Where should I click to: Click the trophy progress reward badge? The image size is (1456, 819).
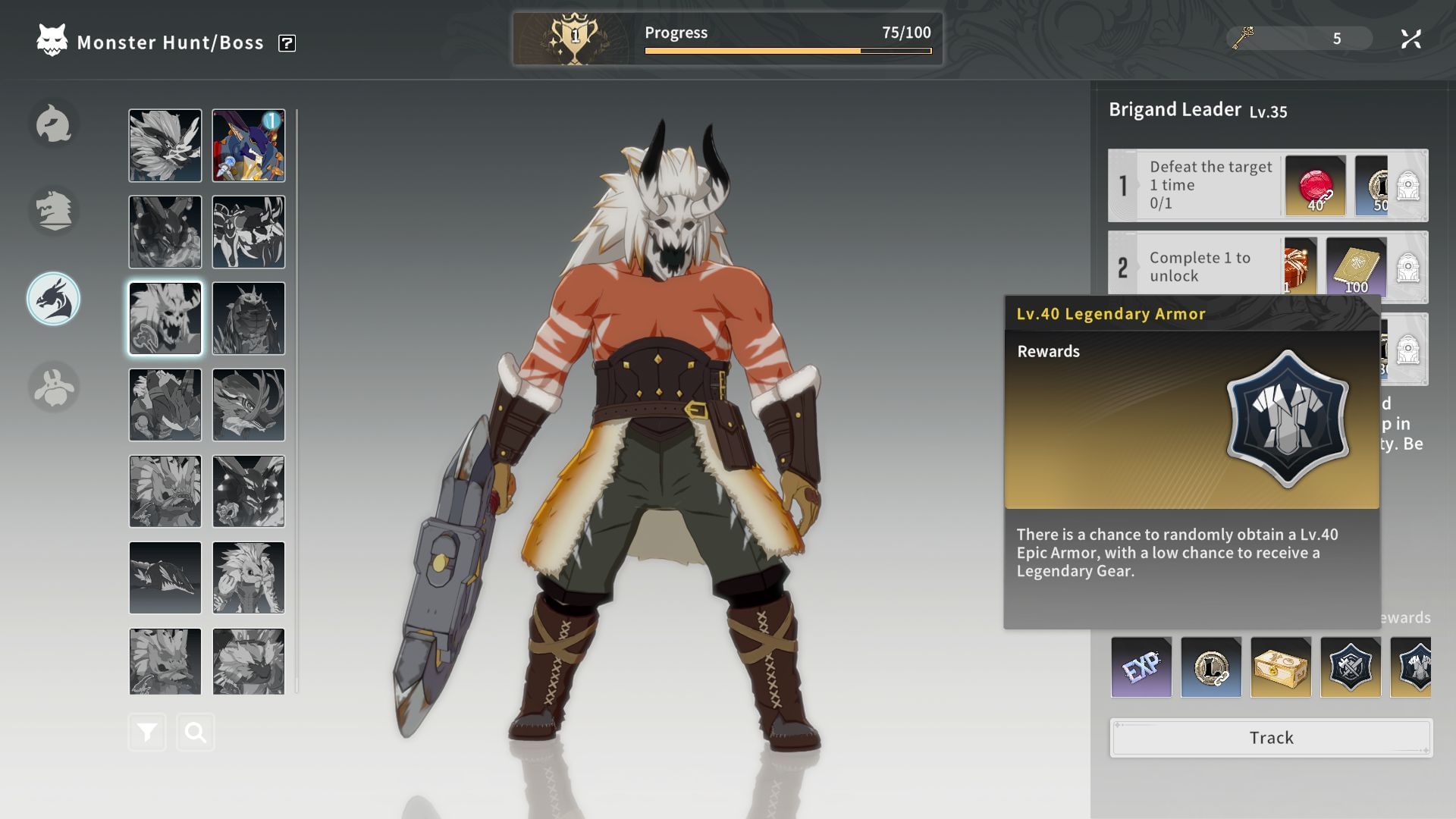(575, 38)
